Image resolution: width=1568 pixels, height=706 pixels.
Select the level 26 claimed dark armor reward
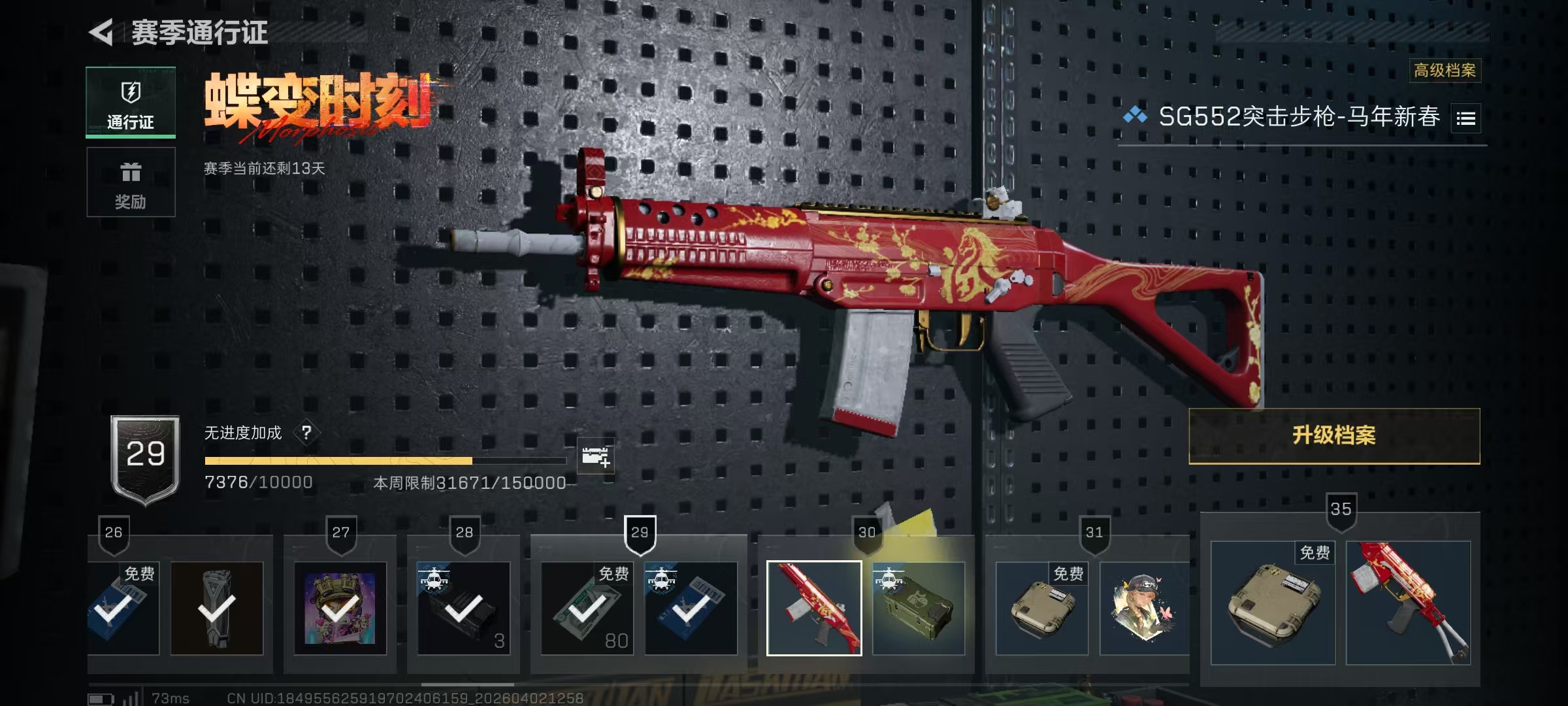tap(217, 609)
